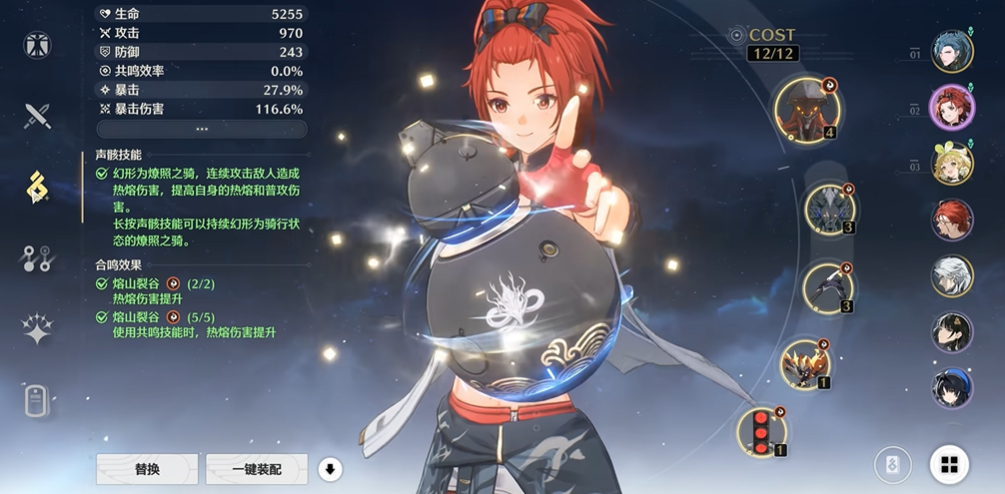Image resolution: width=1005 pixels, height=494 pixels.
Task: Open the skill tree nodes tab
Action: [x=38, y=259]
